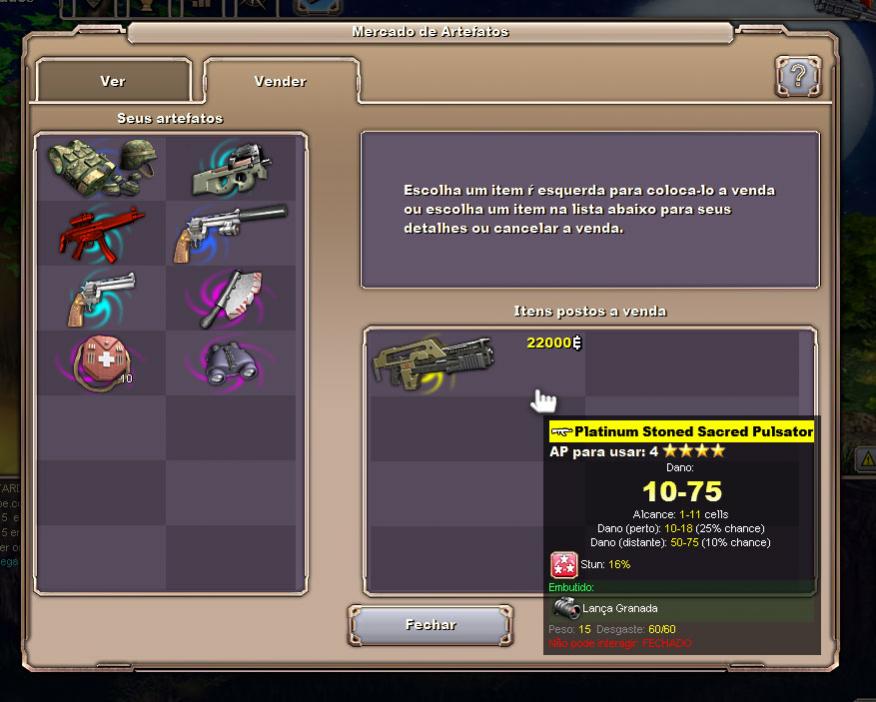The image size is (876, 702).
Task: Close the market with Fechar
Action: (x=431, y=625)
